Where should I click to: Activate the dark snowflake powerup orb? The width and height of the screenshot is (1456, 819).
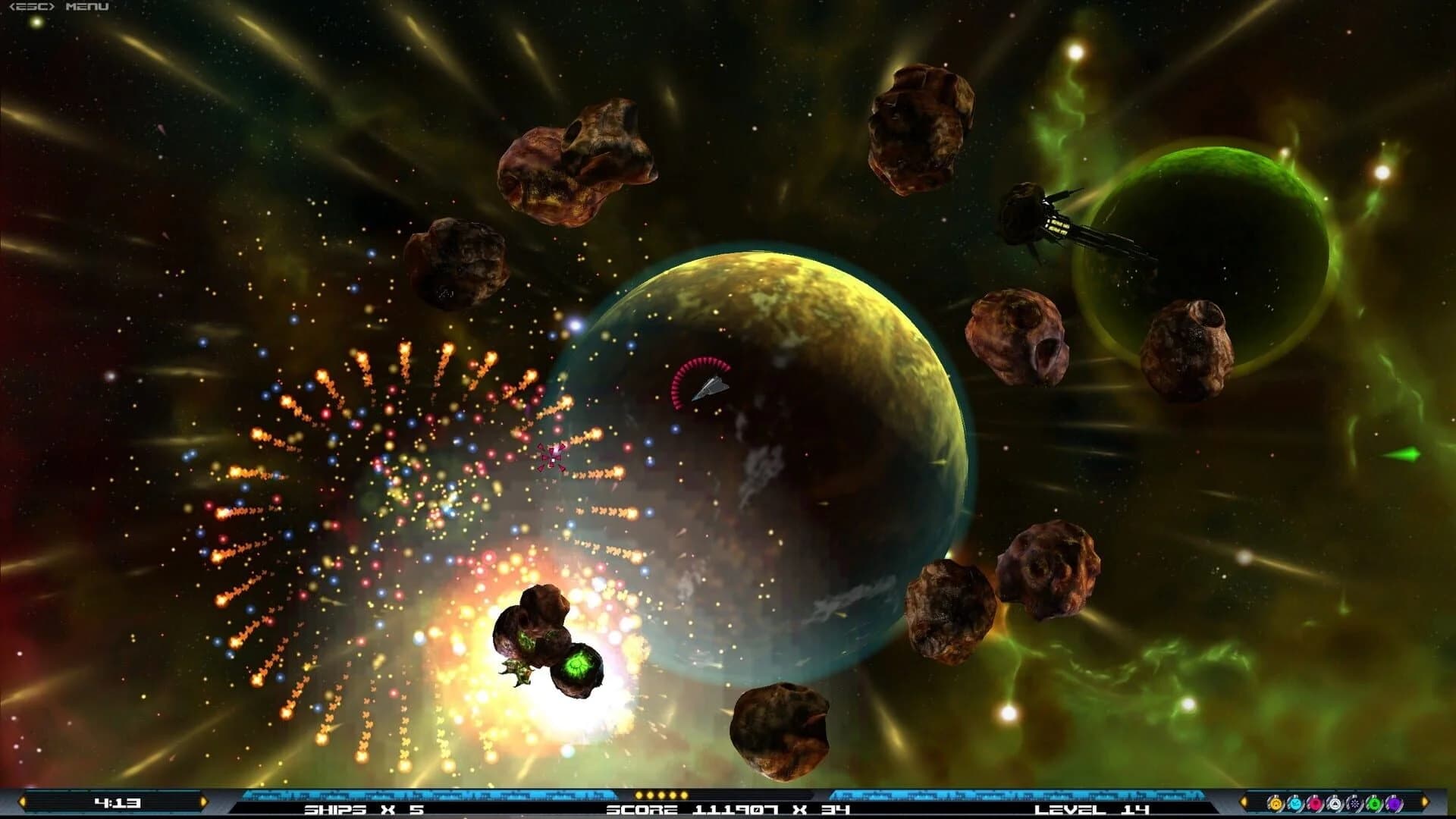[1354, 802]
